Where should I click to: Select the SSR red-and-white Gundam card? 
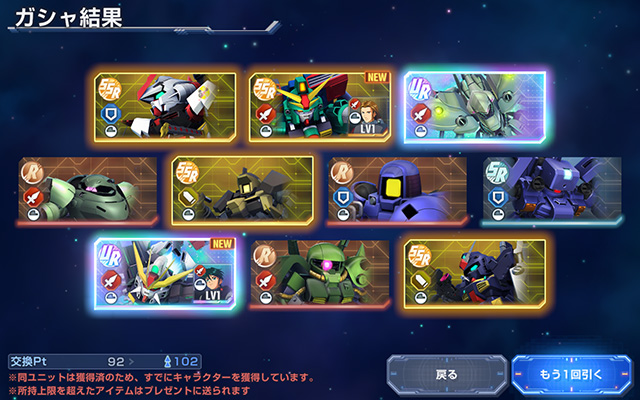[166, 107]
